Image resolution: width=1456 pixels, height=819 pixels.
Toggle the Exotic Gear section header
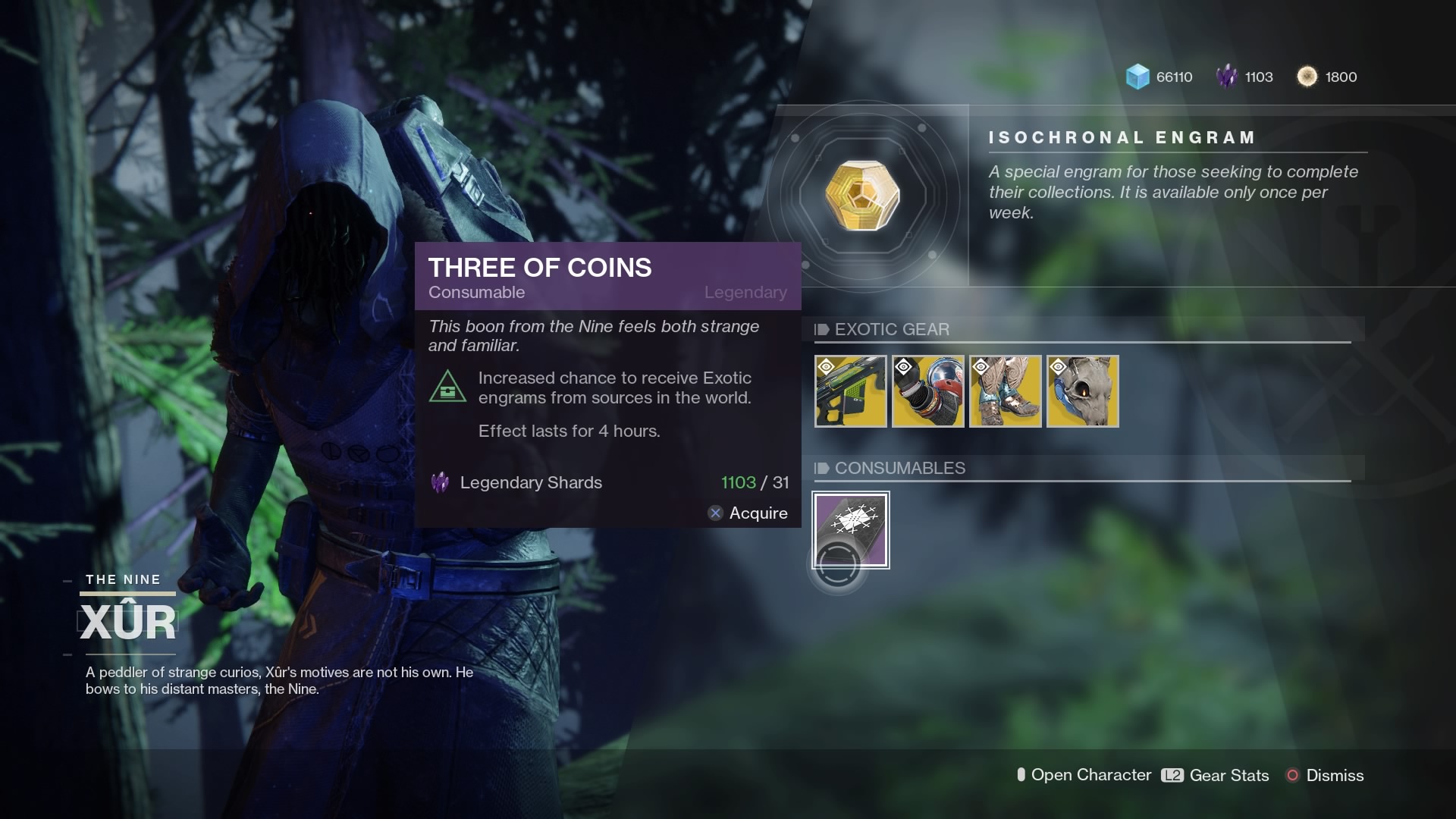pyautogui.click(x=892, y=330)
